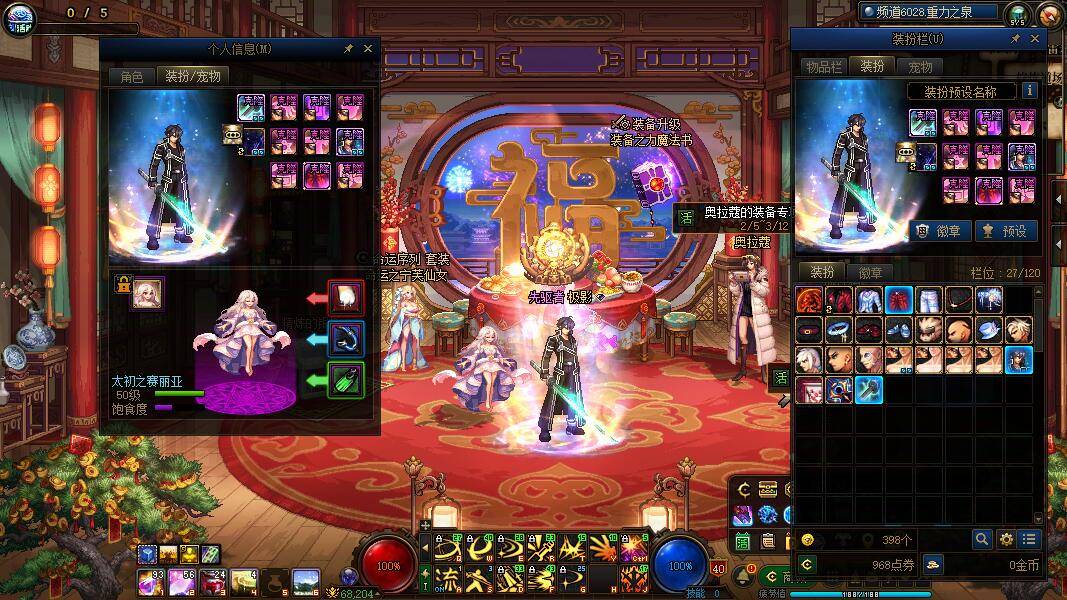Pin the 个人信息 window
The image size is (1067, 600).
point(348,48)
